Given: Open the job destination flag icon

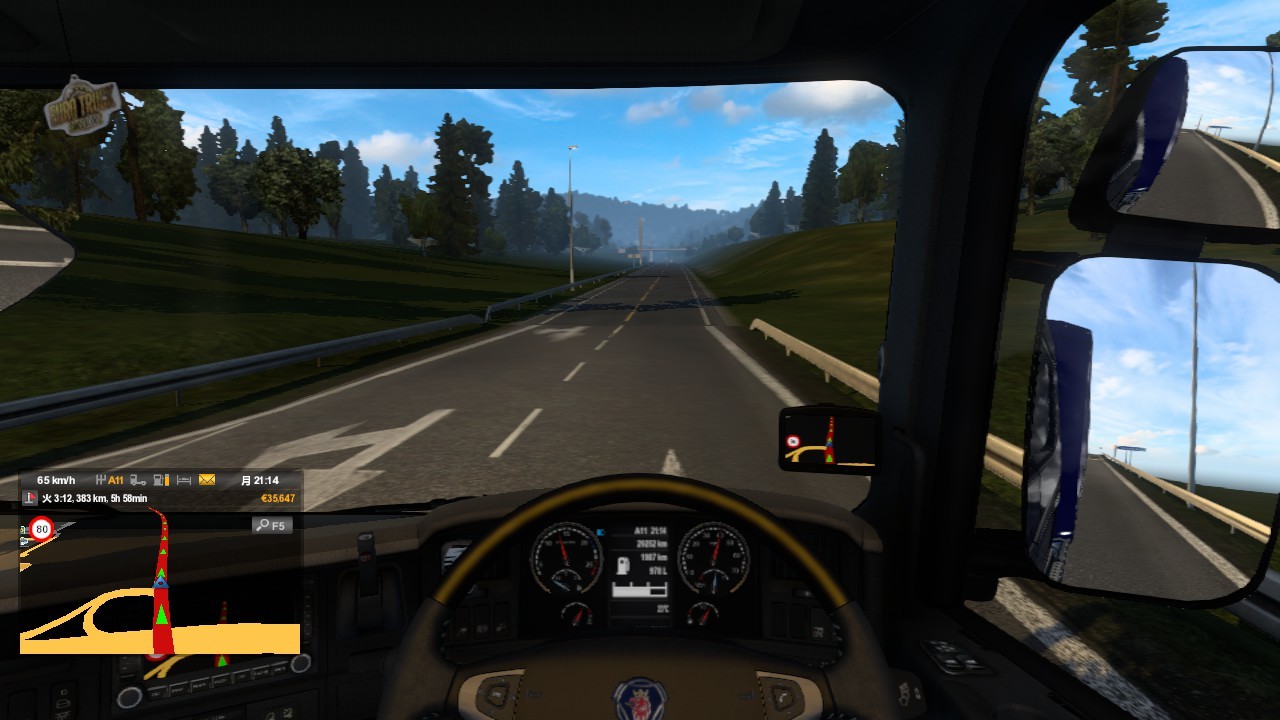Looking at the screenshot, I should pyautogui.click(x=30, y=498).
